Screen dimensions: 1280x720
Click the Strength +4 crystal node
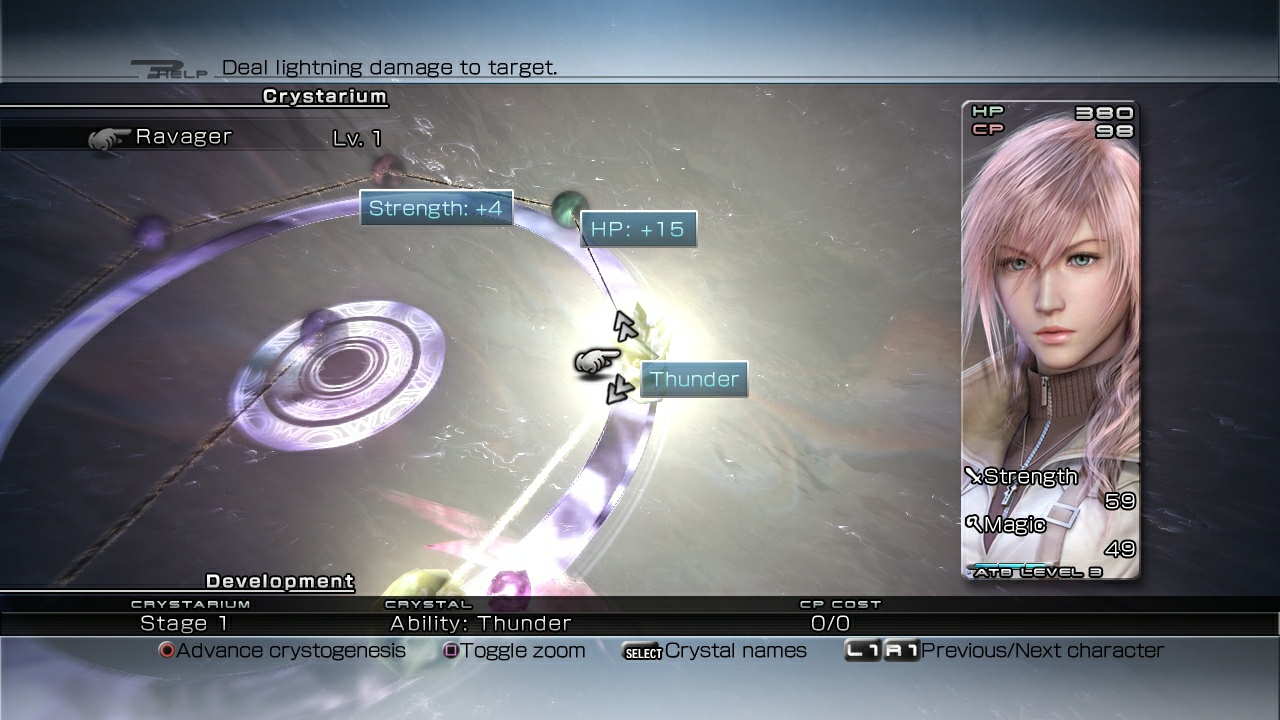[437, 207]
